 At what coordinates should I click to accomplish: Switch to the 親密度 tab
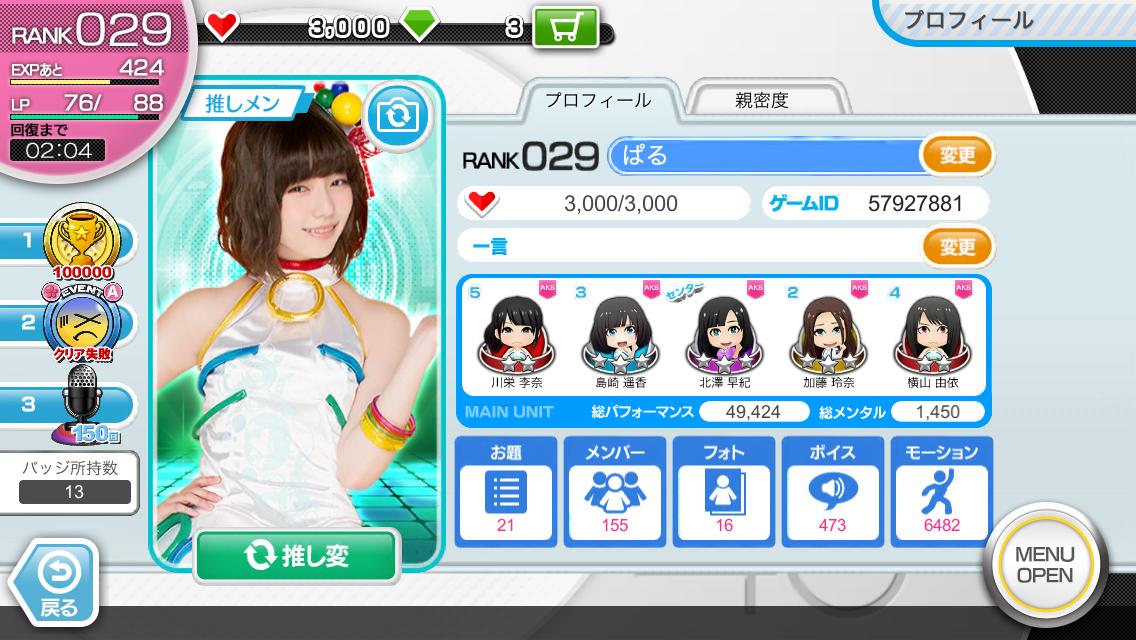coord(761,100)
